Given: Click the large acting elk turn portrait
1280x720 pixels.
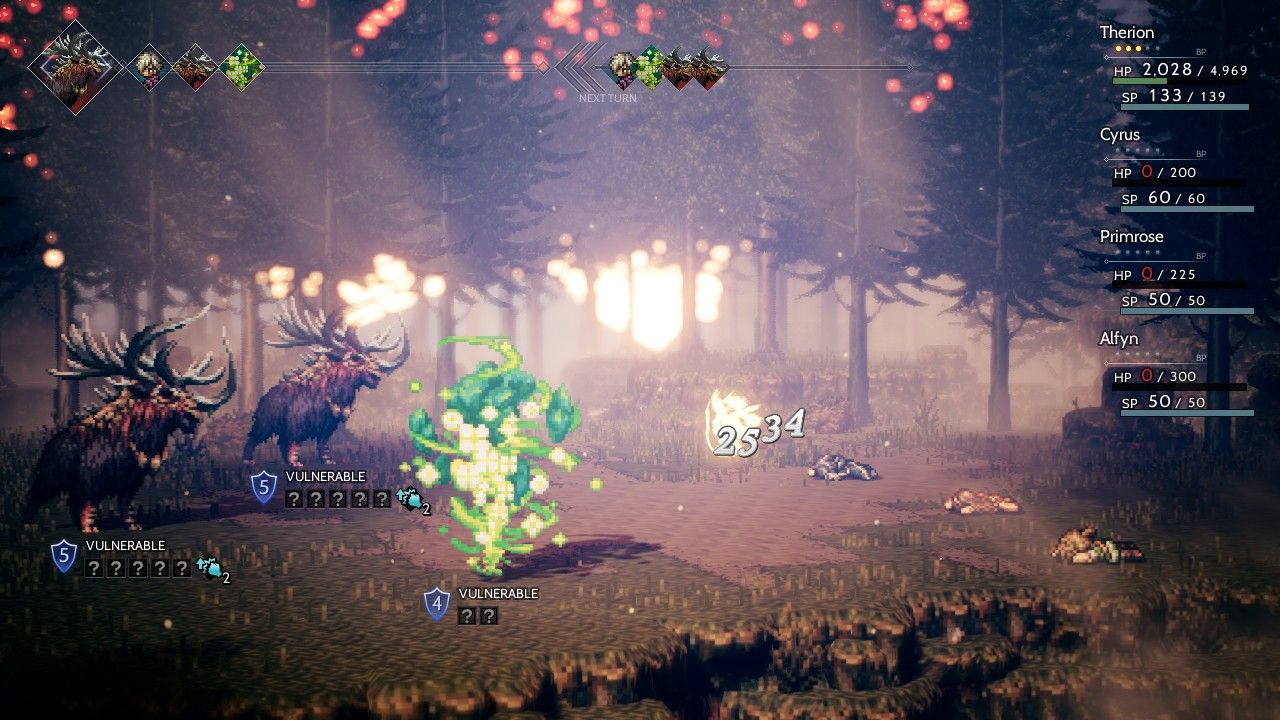Looking at the screenshot, I should tap(74, 67).
